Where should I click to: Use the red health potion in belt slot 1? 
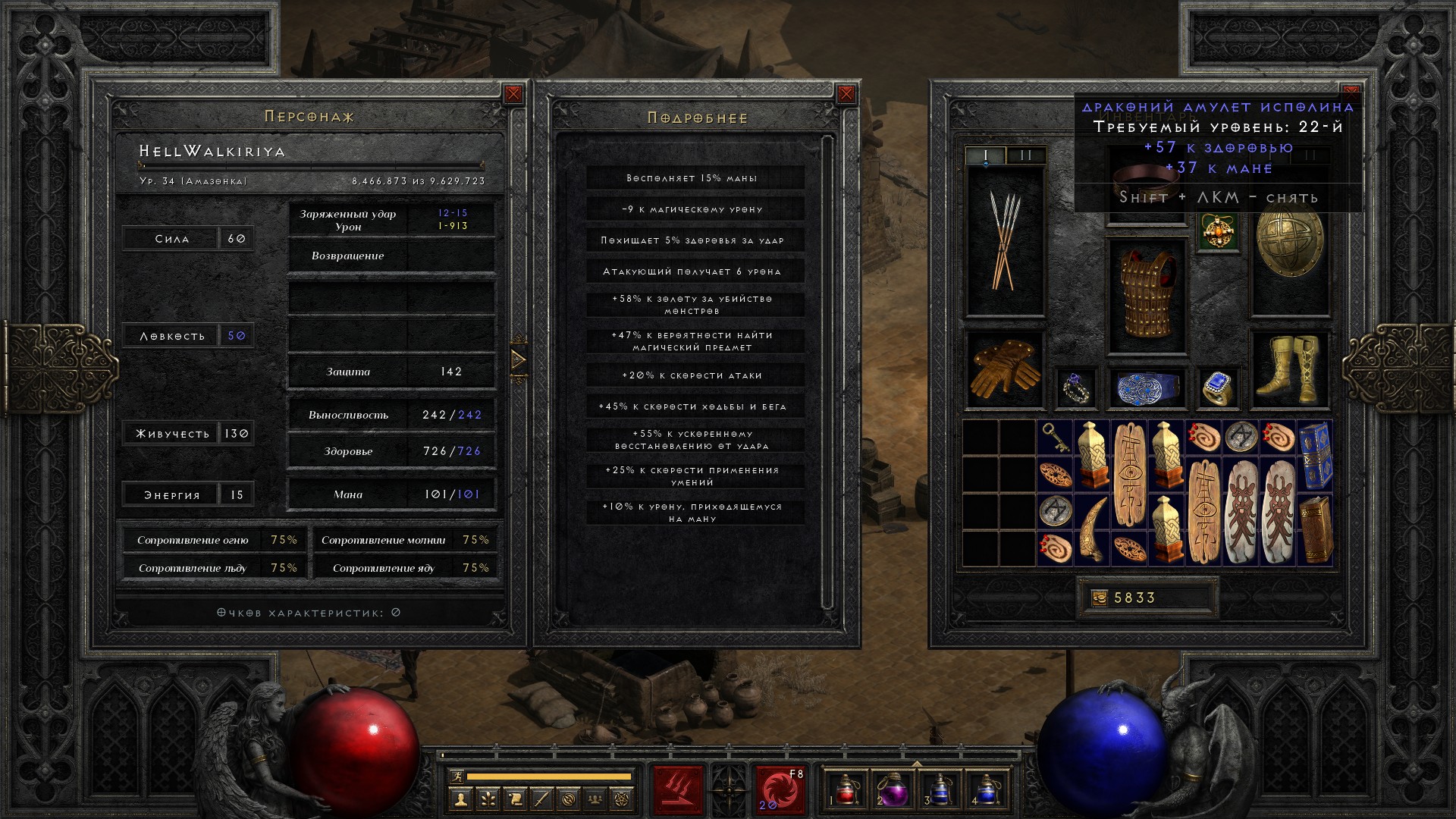[x=846, y=789]
